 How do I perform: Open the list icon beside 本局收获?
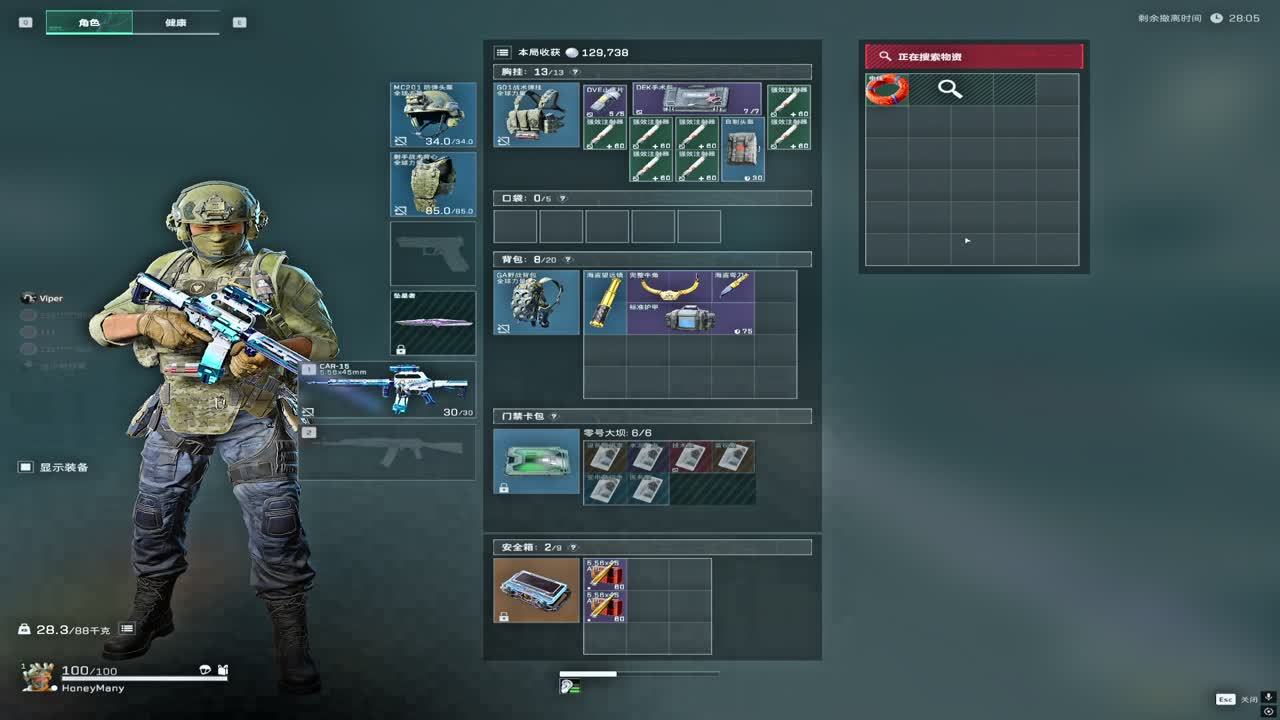pyautogui.click(x=503, y=52)
